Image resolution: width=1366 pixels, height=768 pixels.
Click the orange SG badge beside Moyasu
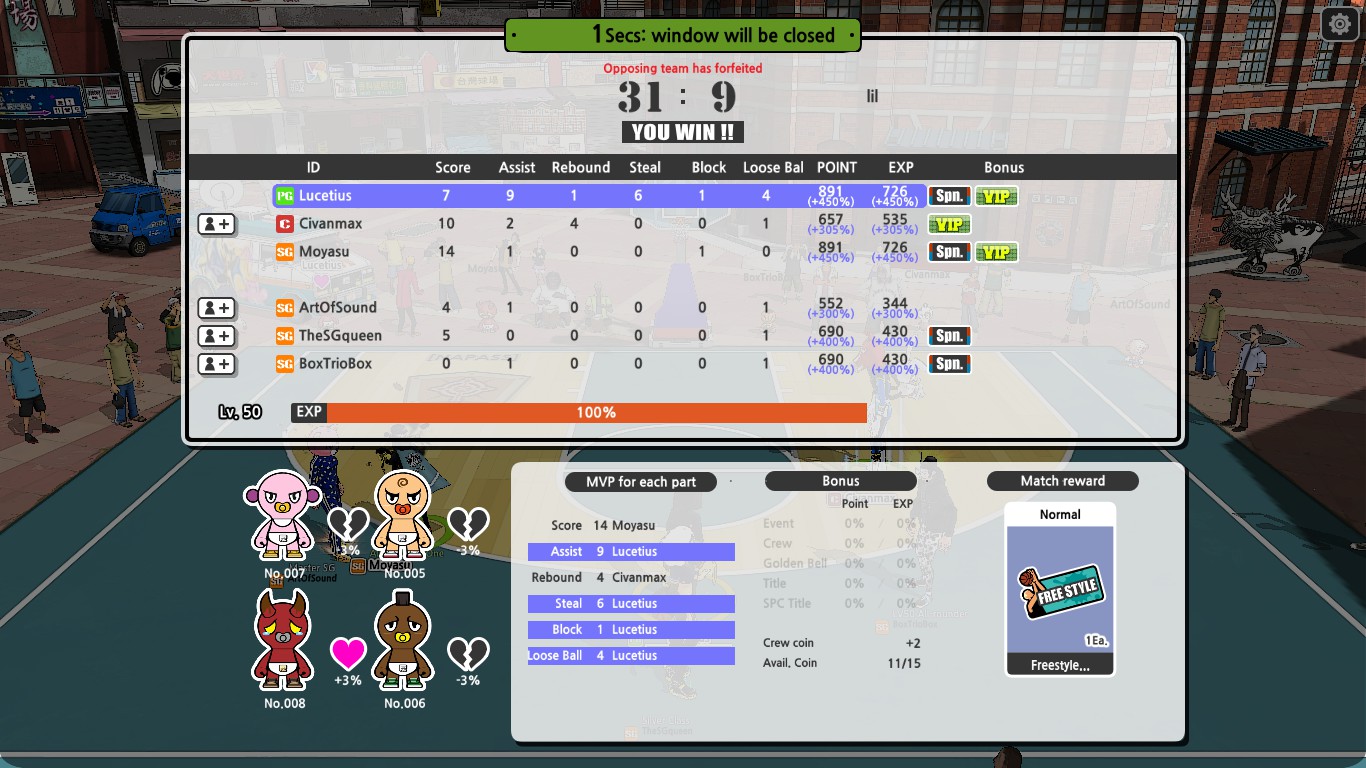coord(285,252)
